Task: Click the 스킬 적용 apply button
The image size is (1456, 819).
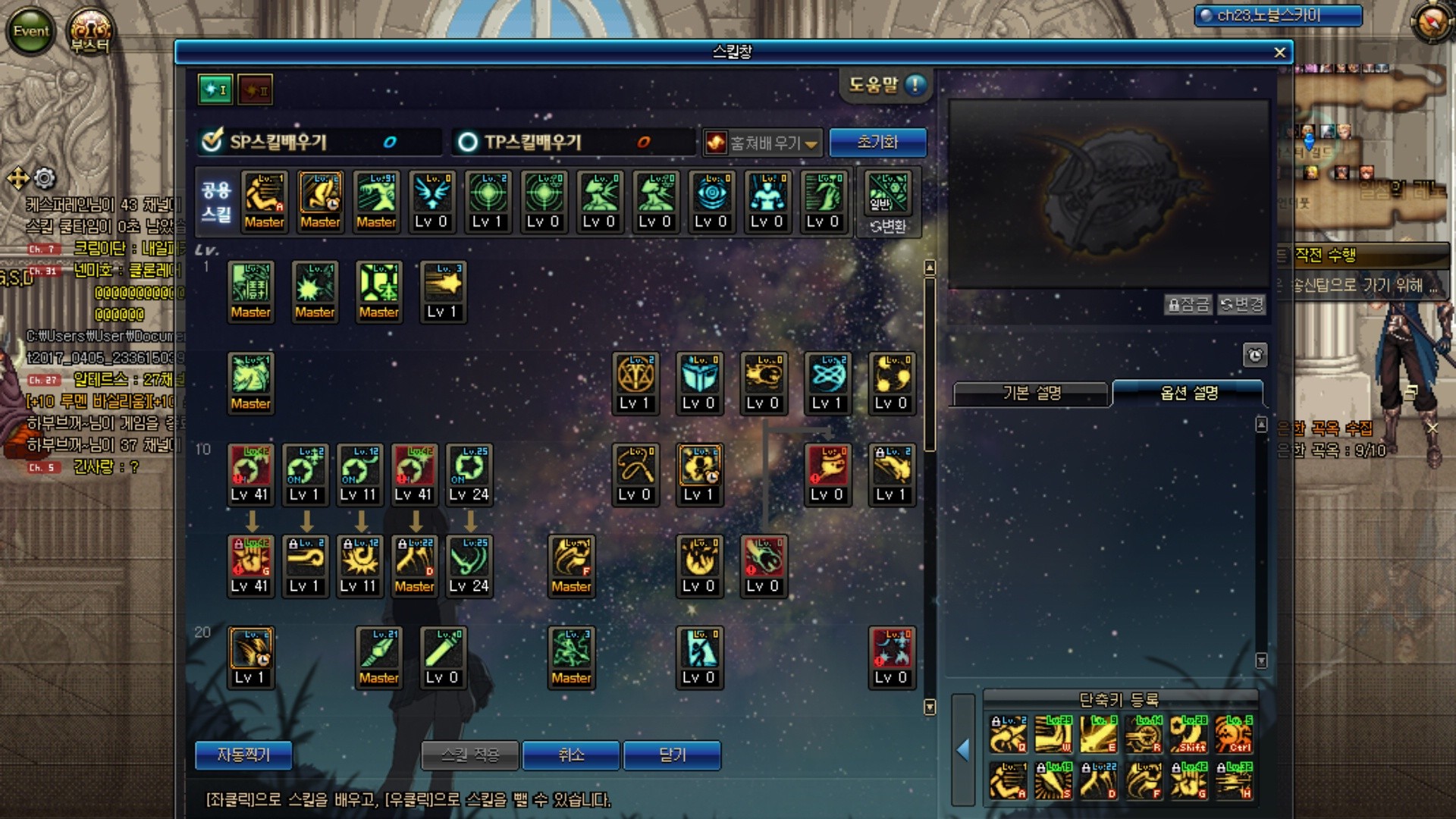Action: coord(470,755)
